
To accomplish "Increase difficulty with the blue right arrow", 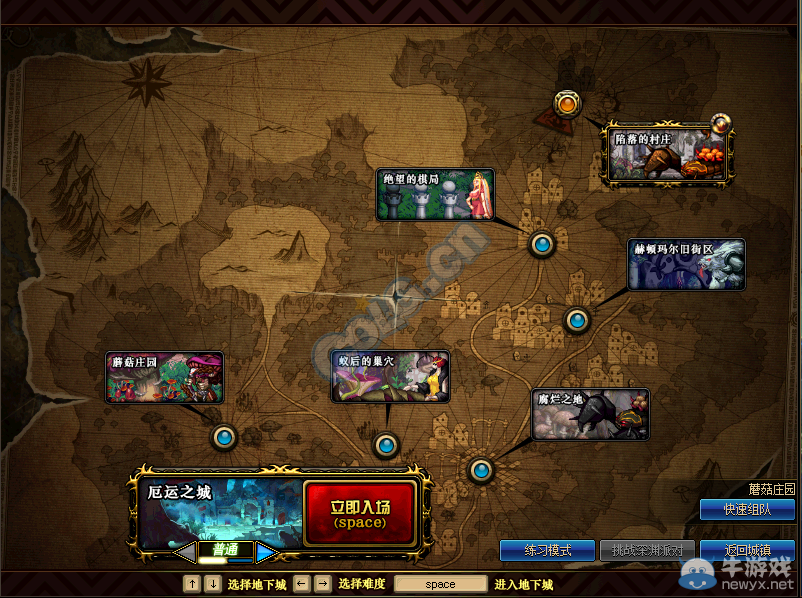I will tap(265, 551).
